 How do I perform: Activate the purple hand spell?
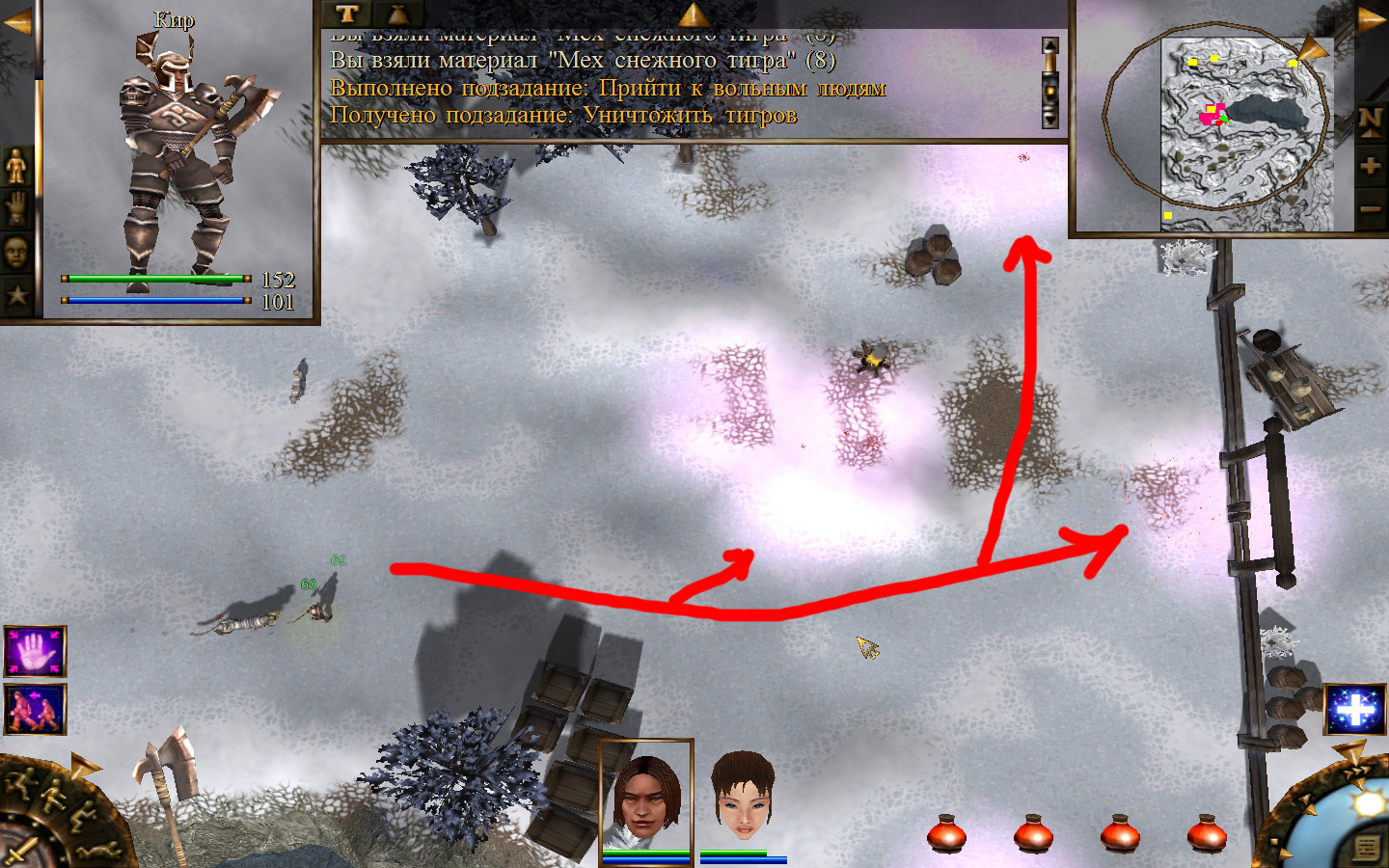click(x=36, y=652)
